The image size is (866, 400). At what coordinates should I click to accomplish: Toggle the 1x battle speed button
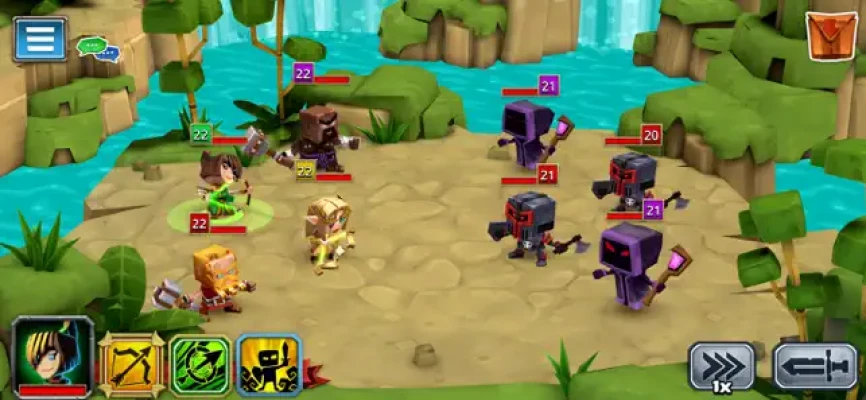click(x=721, y=366)
